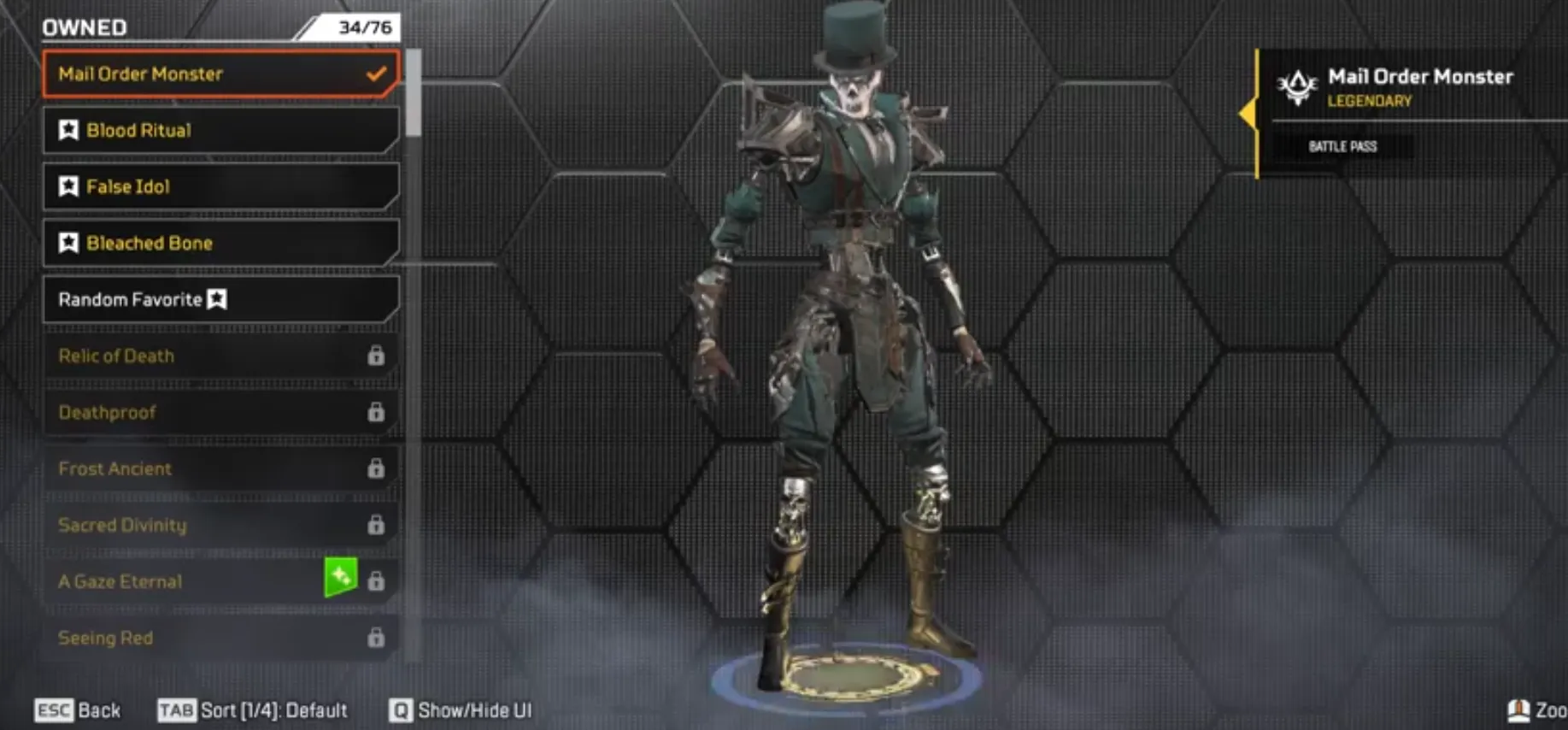Click the lock icon on Deathproof skin
This screenshot has width=1568, height=730.
[376, 413]
